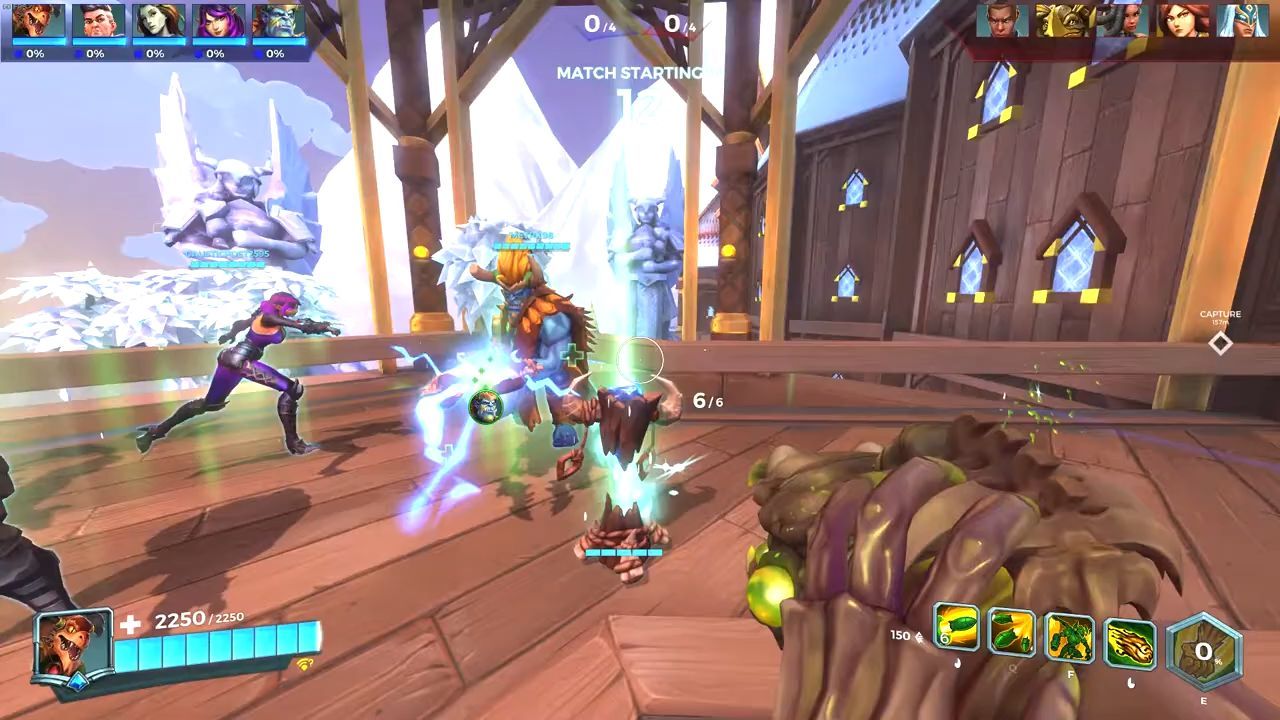Pick the red-haired woman enemy portrait
This screenshot has height=720, width=1280.
(x=1183, y=20)
